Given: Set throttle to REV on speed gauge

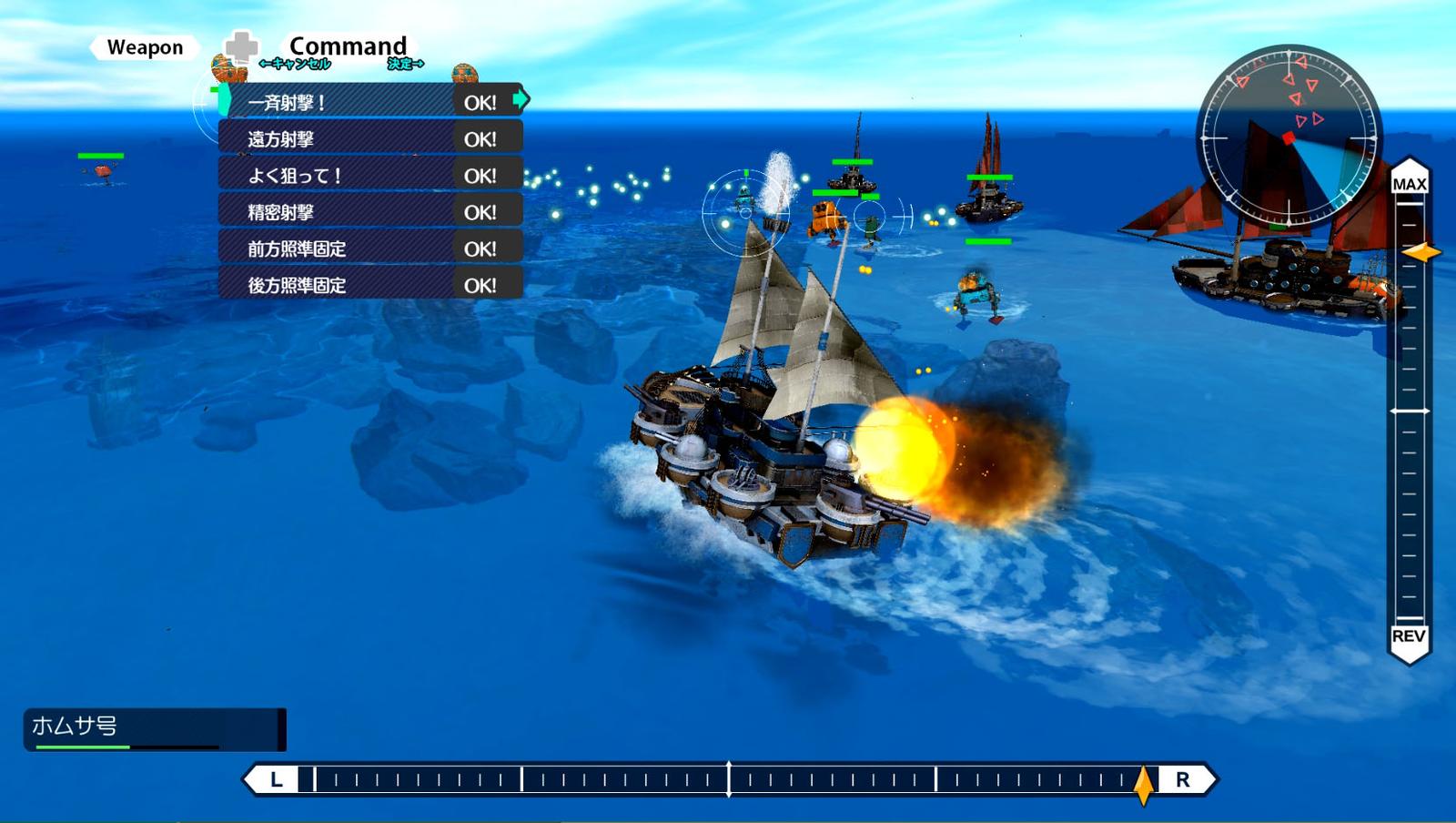Looking at the screenshot, I should tap(1409, 635).
